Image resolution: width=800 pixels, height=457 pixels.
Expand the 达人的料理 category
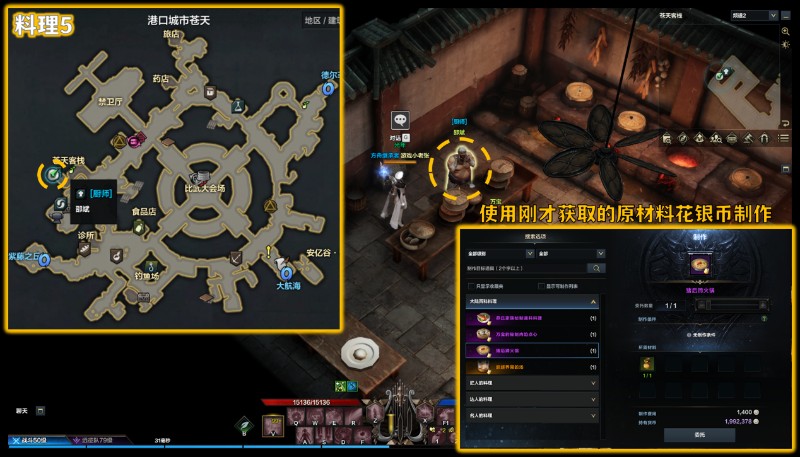532,399
